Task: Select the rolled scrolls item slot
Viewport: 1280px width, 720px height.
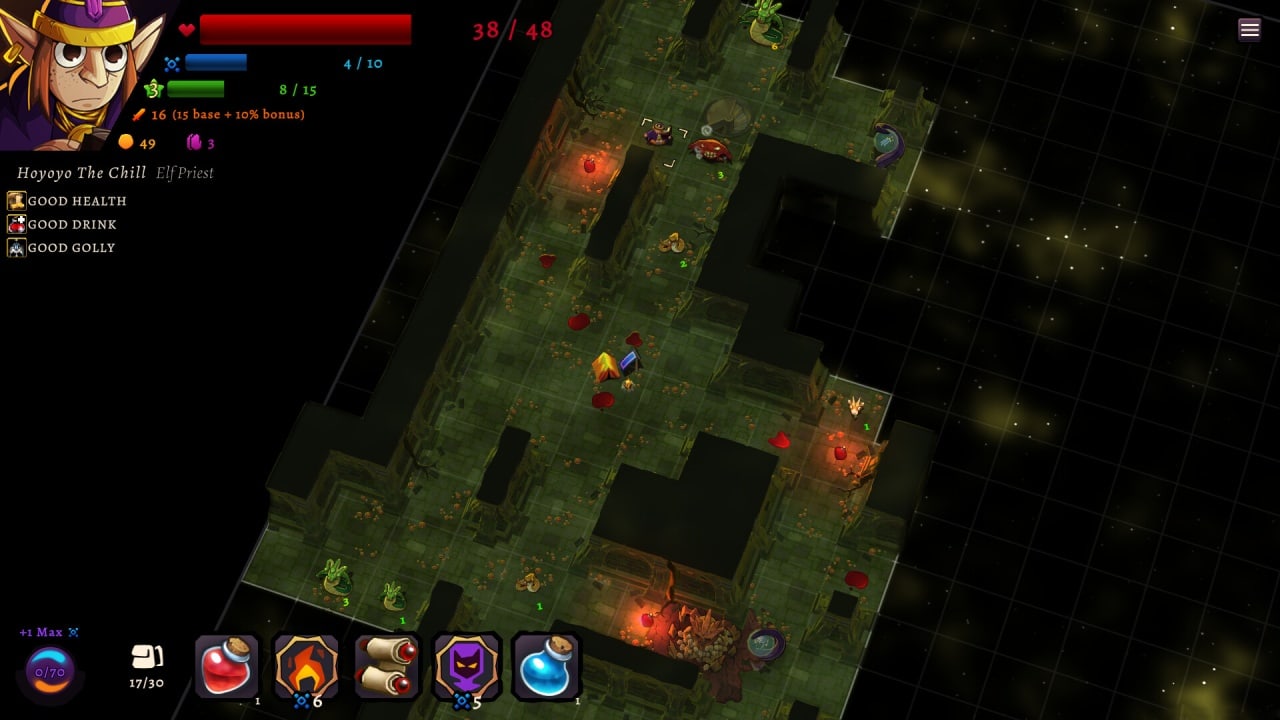Action: (386, 666)
